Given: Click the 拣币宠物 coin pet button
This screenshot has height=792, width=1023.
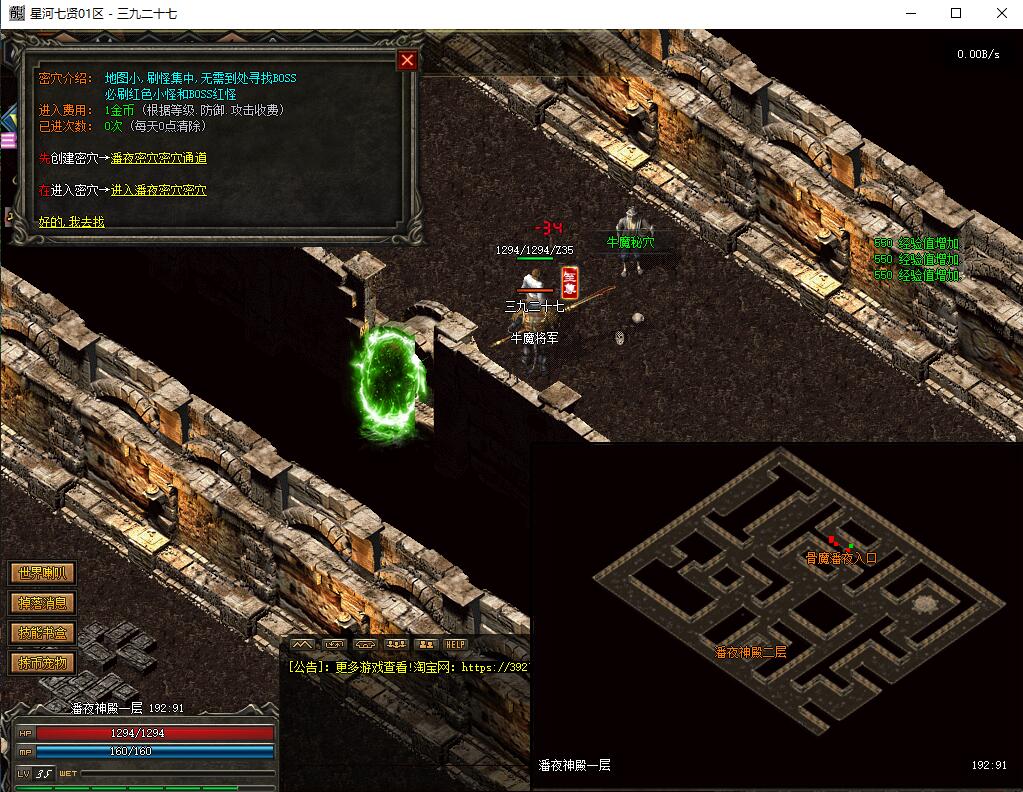Looking at the screenshot, I should 42,663.
